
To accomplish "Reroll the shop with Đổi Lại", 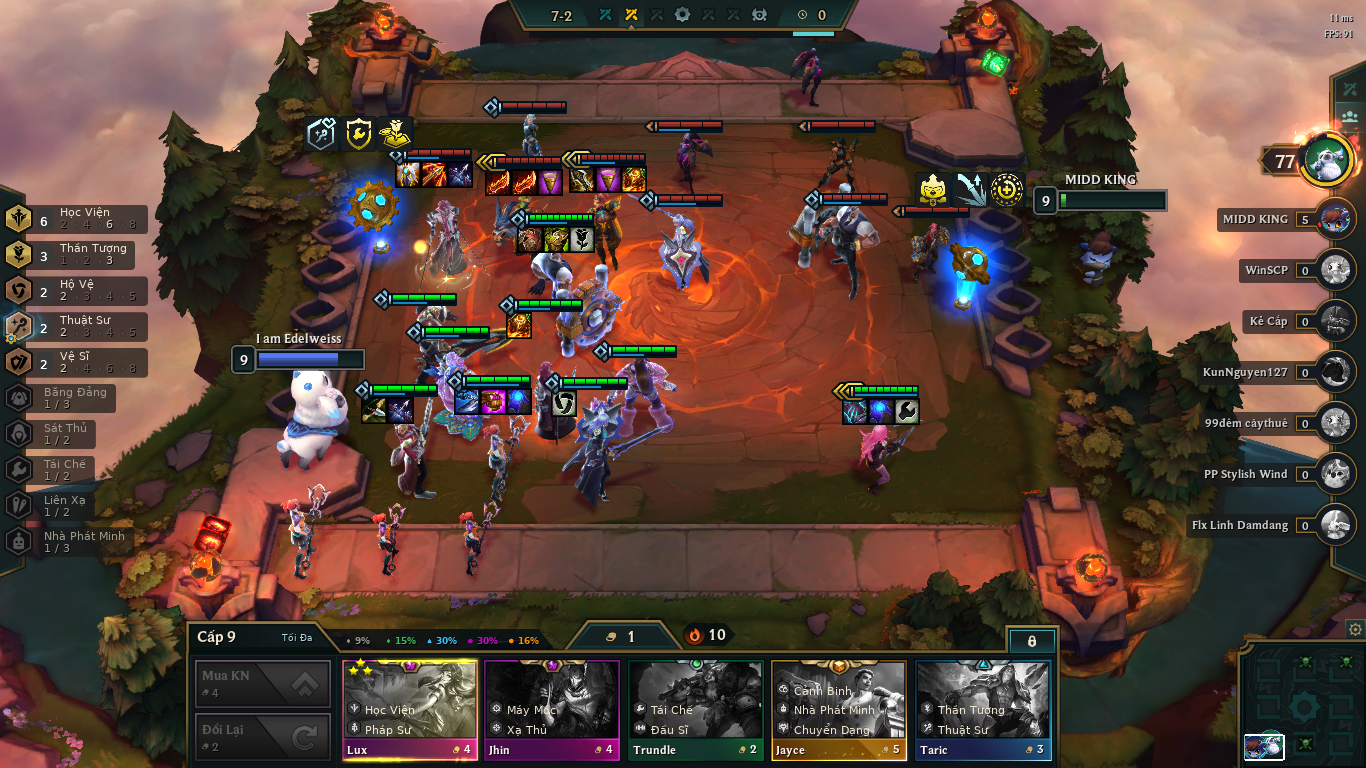I will (263, 737).
